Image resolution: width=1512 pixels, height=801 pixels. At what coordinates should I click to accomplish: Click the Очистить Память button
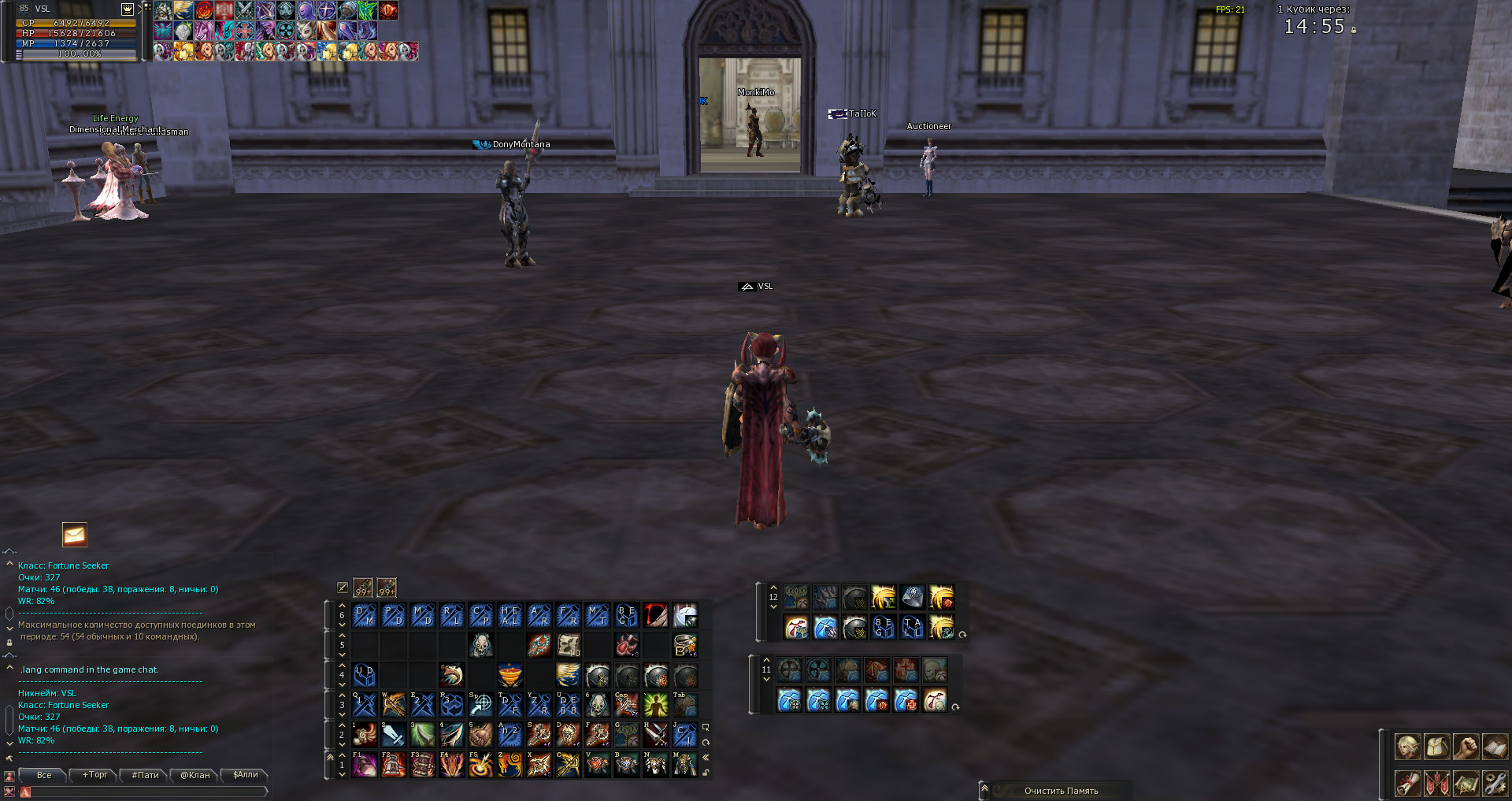tap(1061, 791)
